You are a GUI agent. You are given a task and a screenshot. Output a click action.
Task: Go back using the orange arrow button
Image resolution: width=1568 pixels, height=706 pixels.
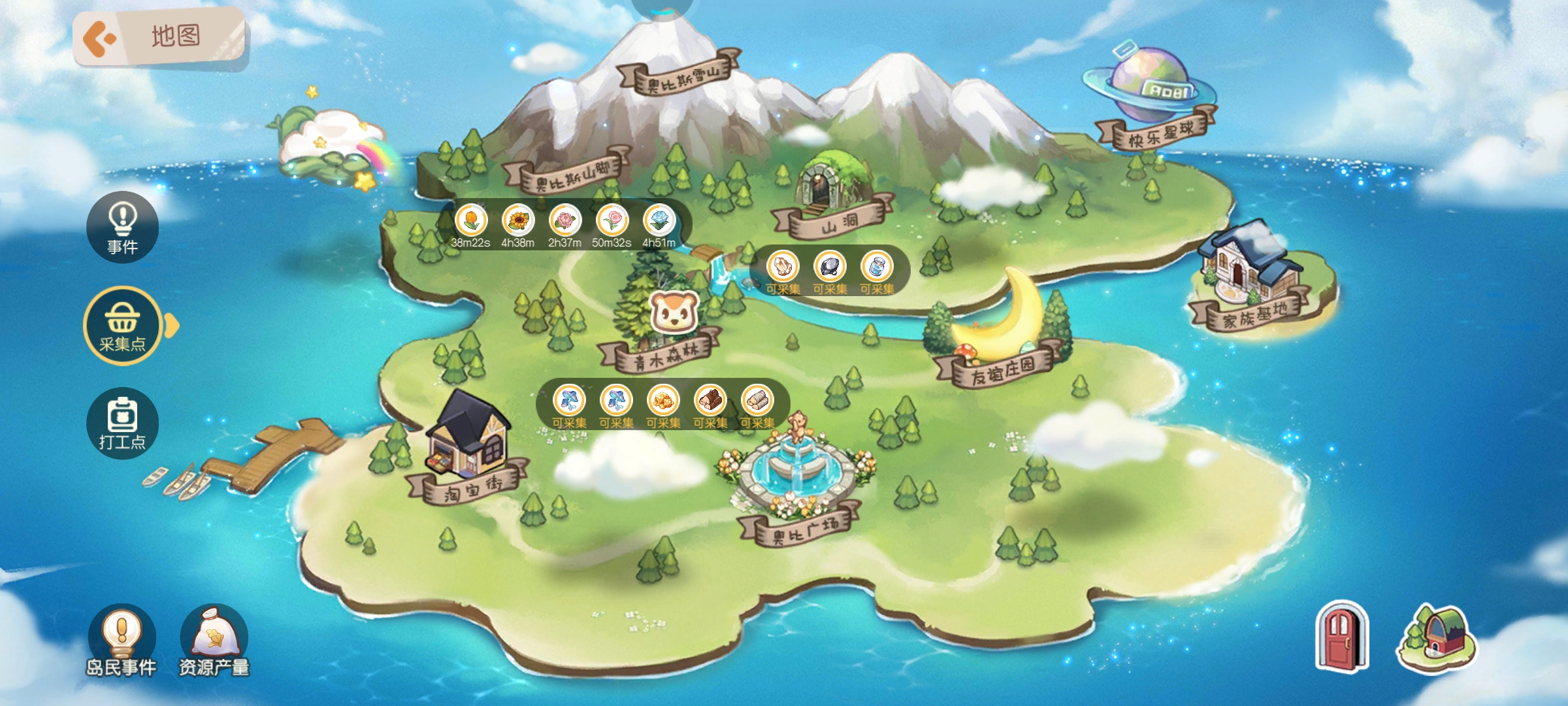pos(100,39)
